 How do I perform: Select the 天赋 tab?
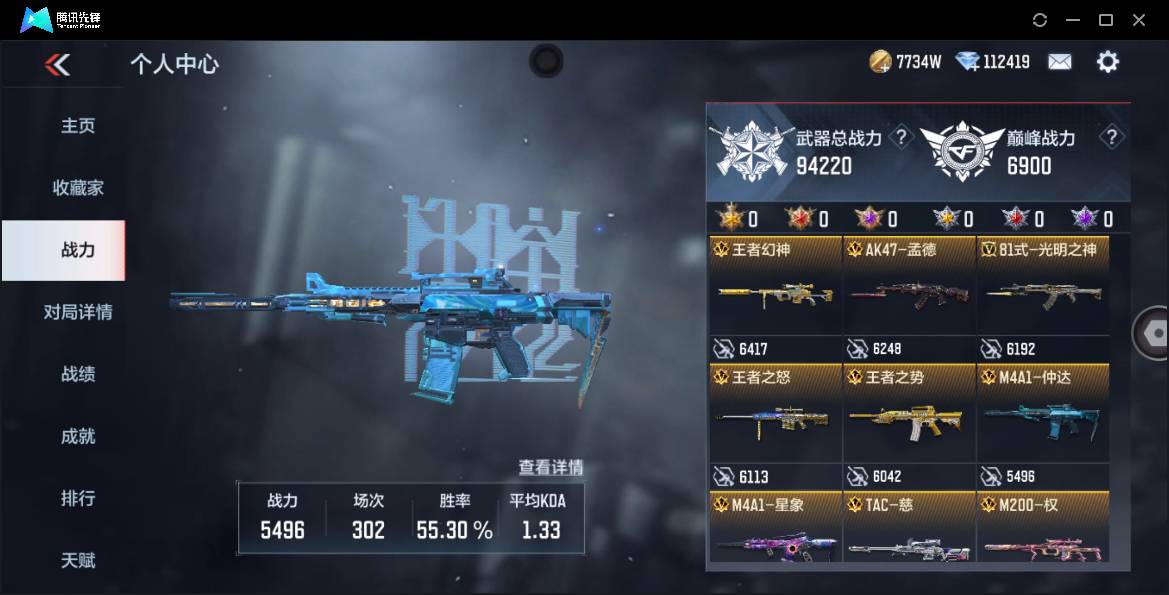pyautogui.click(x=78, y=560)
